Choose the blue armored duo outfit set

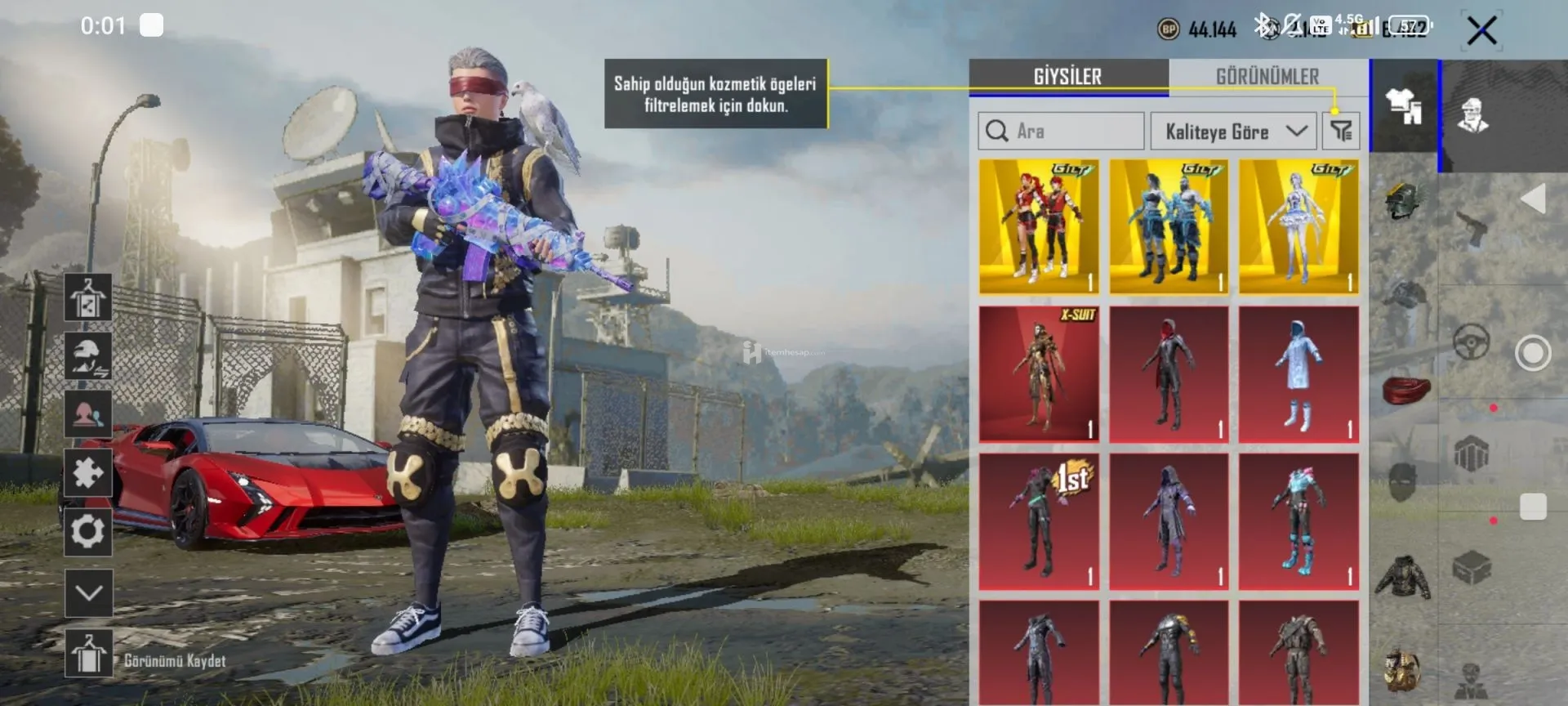1169,226
